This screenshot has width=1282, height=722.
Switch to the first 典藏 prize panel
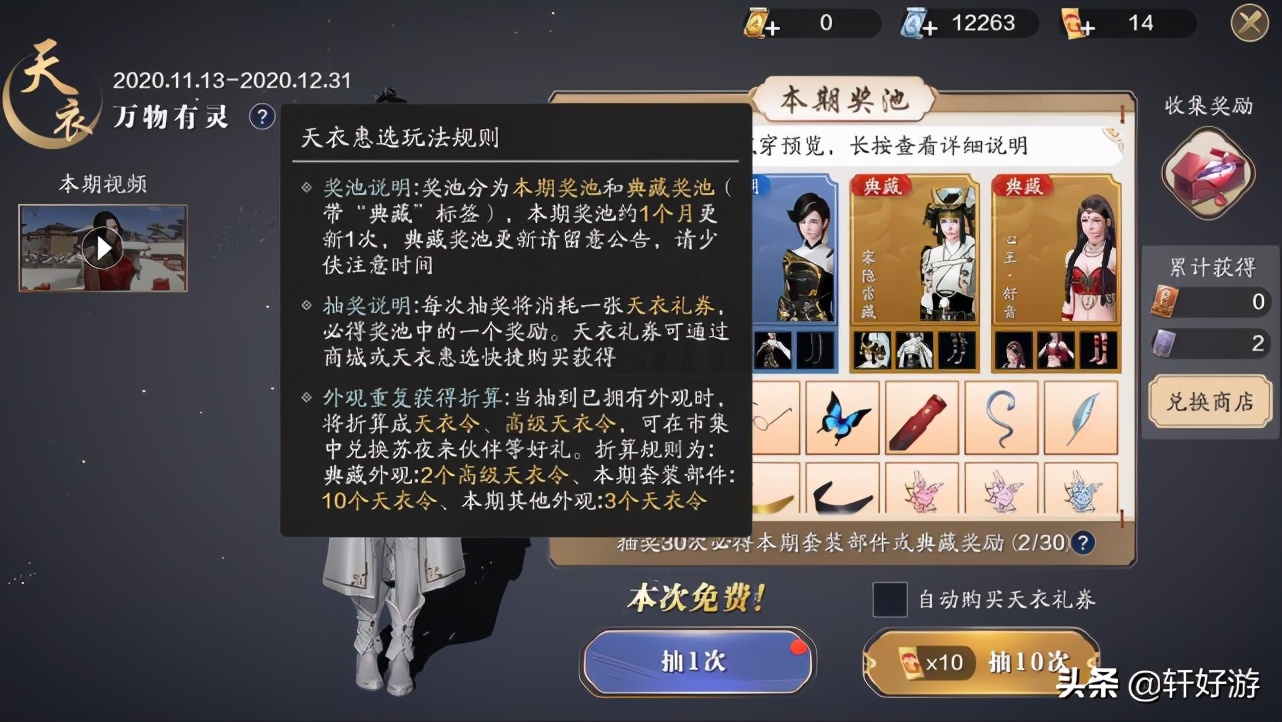[x=914, y=250]
